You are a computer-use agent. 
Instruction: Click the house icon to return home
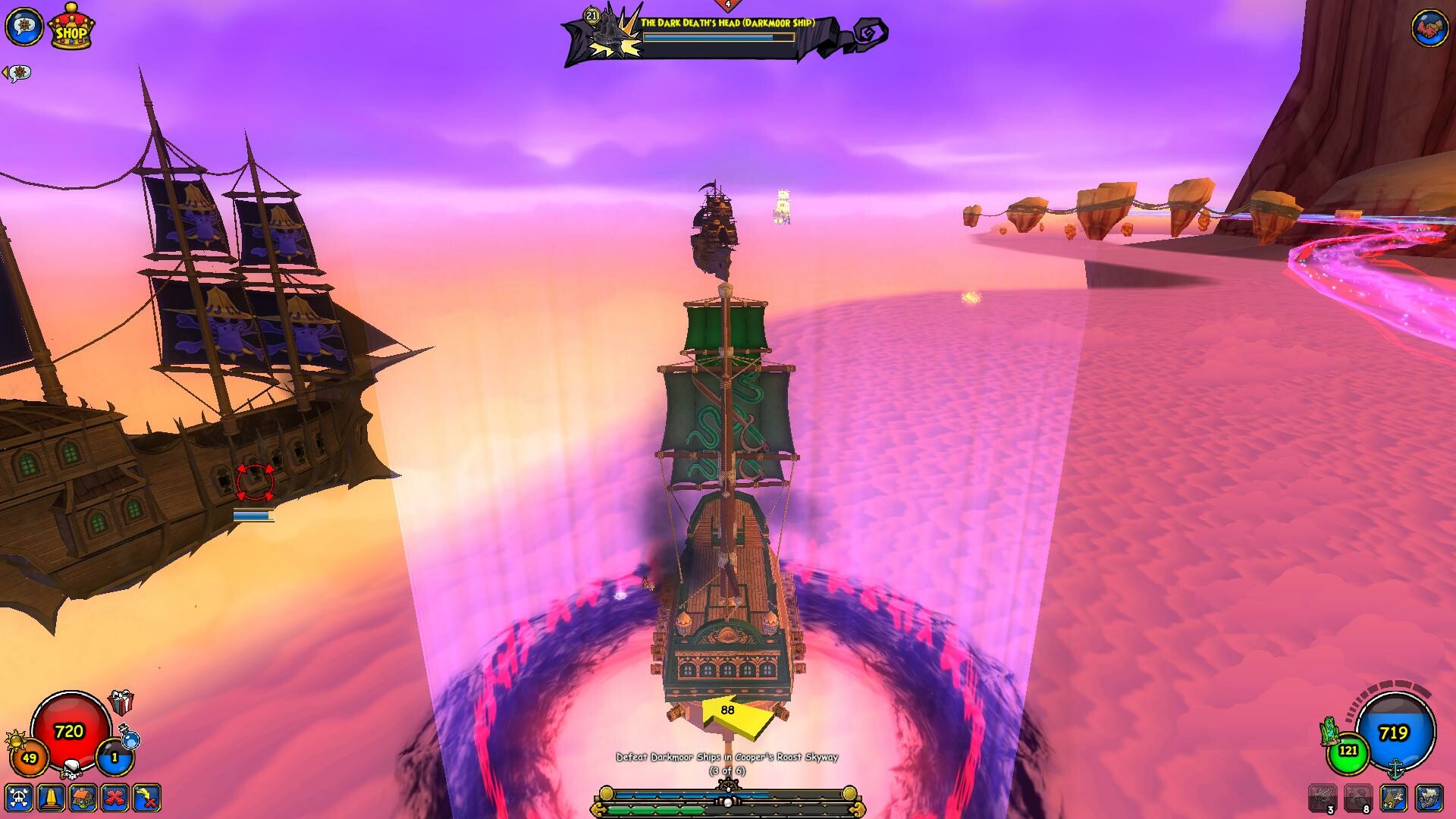83,799
